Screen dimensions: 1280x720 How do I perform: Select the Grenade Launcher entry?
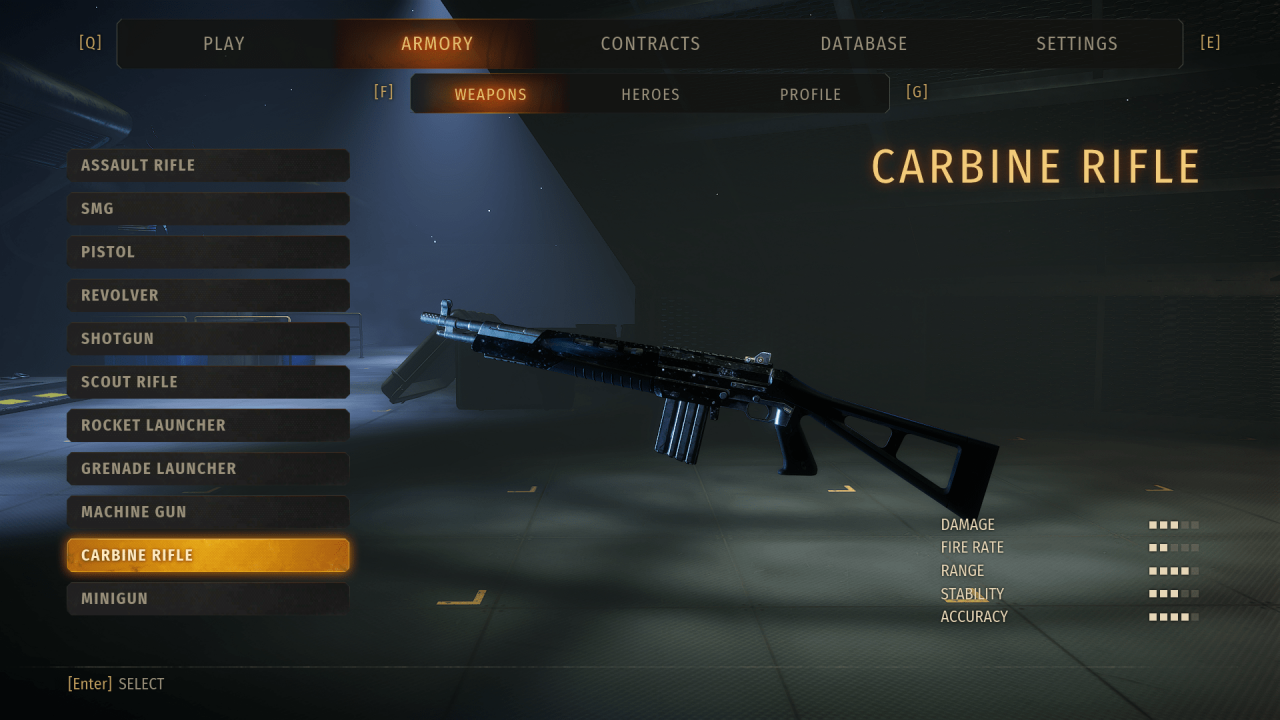click(x=208, y=469)
